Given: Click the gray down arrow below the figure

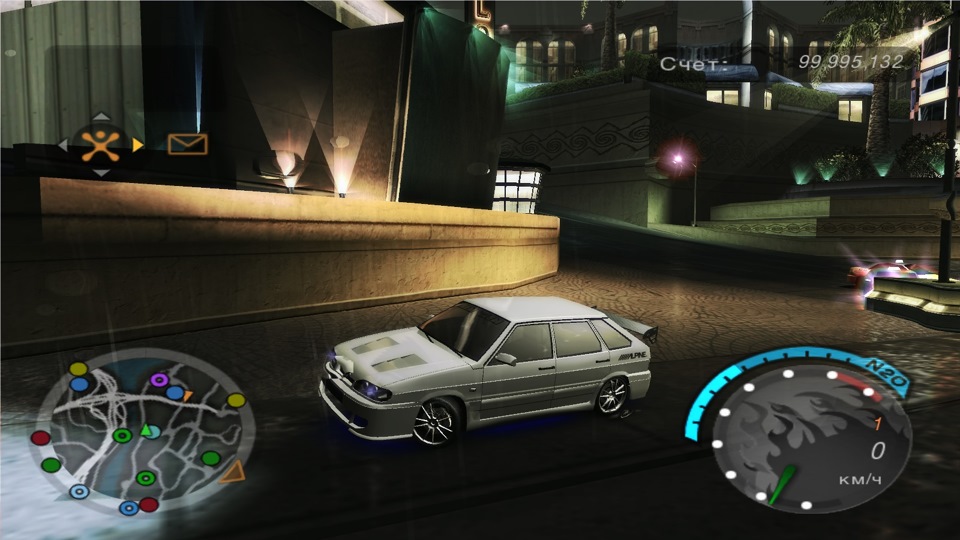Looking at the screenshot, I should tap(100, 173).
